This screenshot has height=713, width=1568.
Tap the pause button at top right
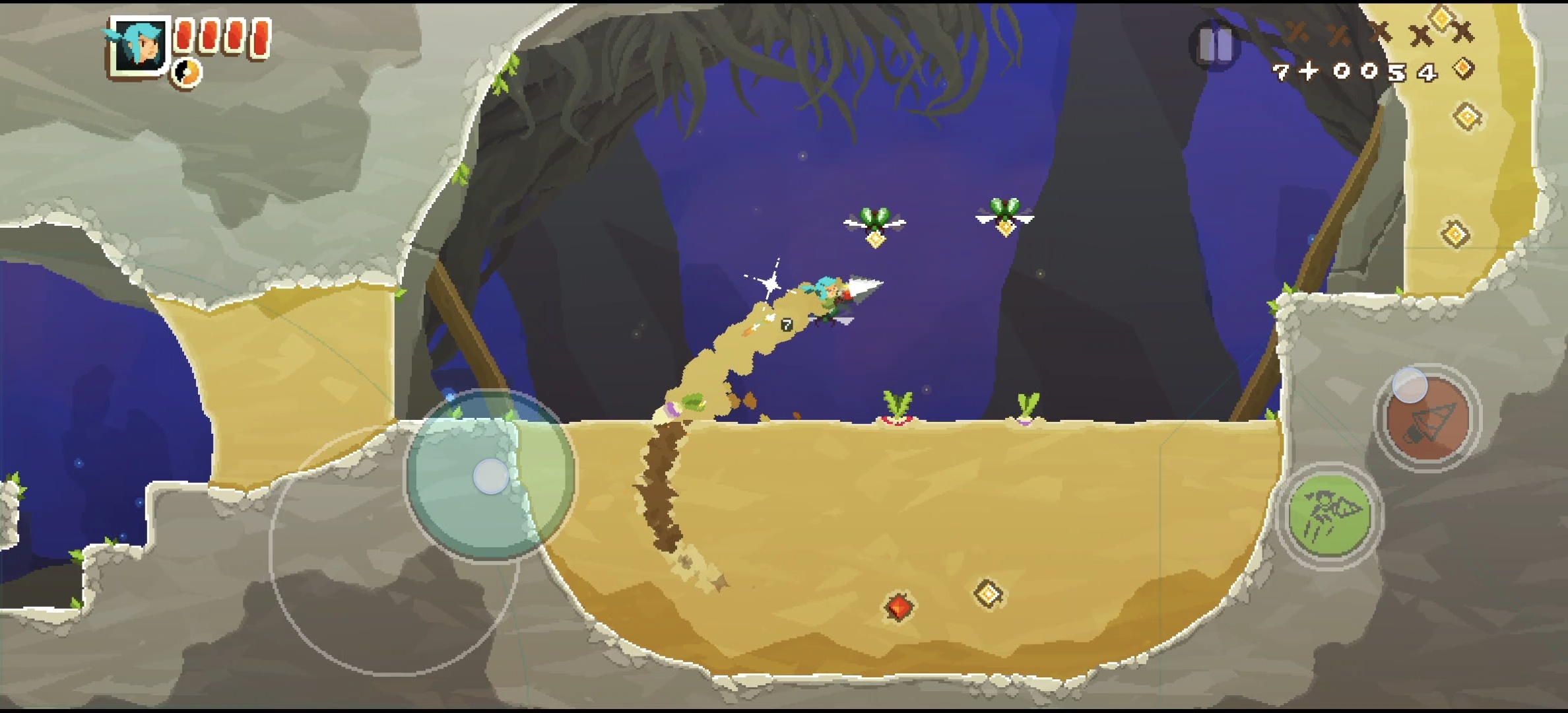pos(1217,45)
